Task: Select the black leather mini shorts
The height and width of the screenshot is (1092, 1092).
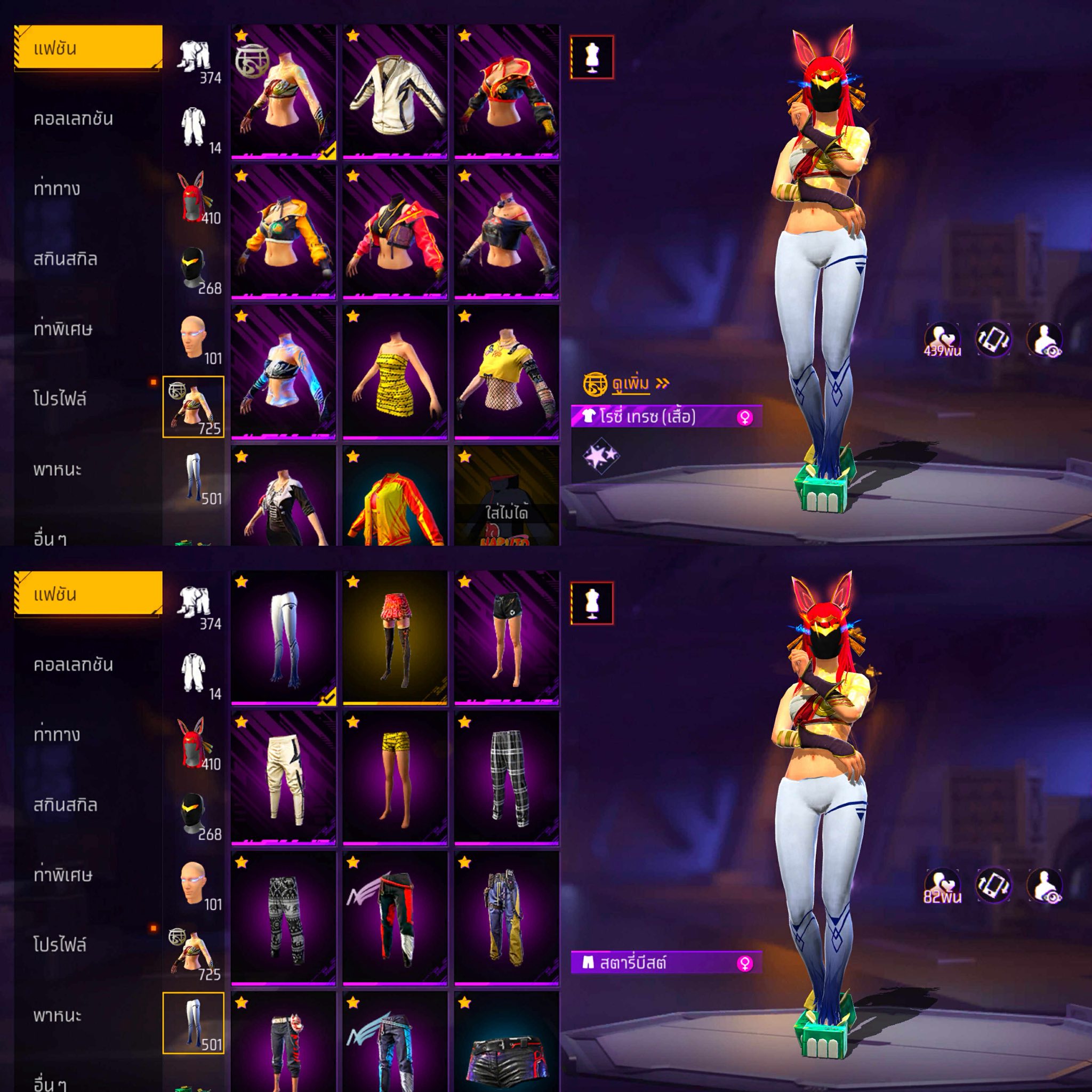Action: (507, 1046)
